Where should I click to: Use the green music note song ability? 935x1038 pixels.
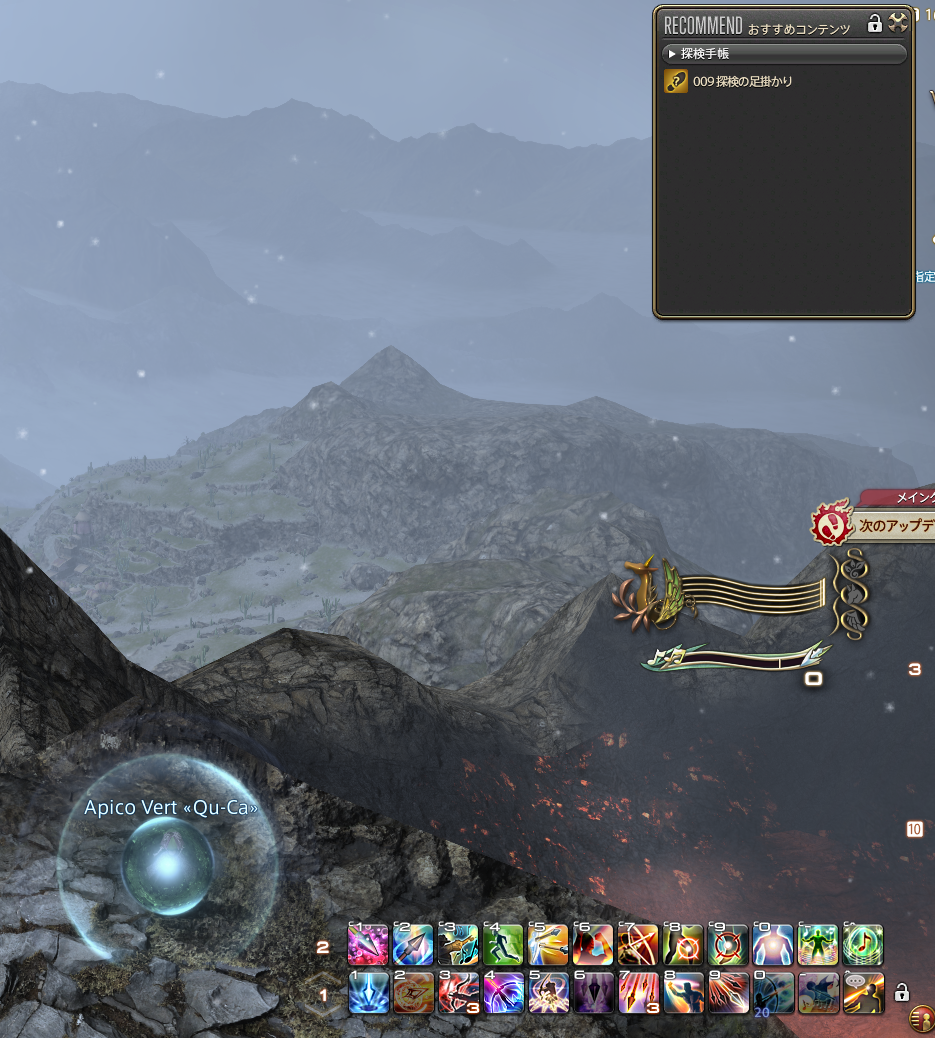[x=863, y=944]
